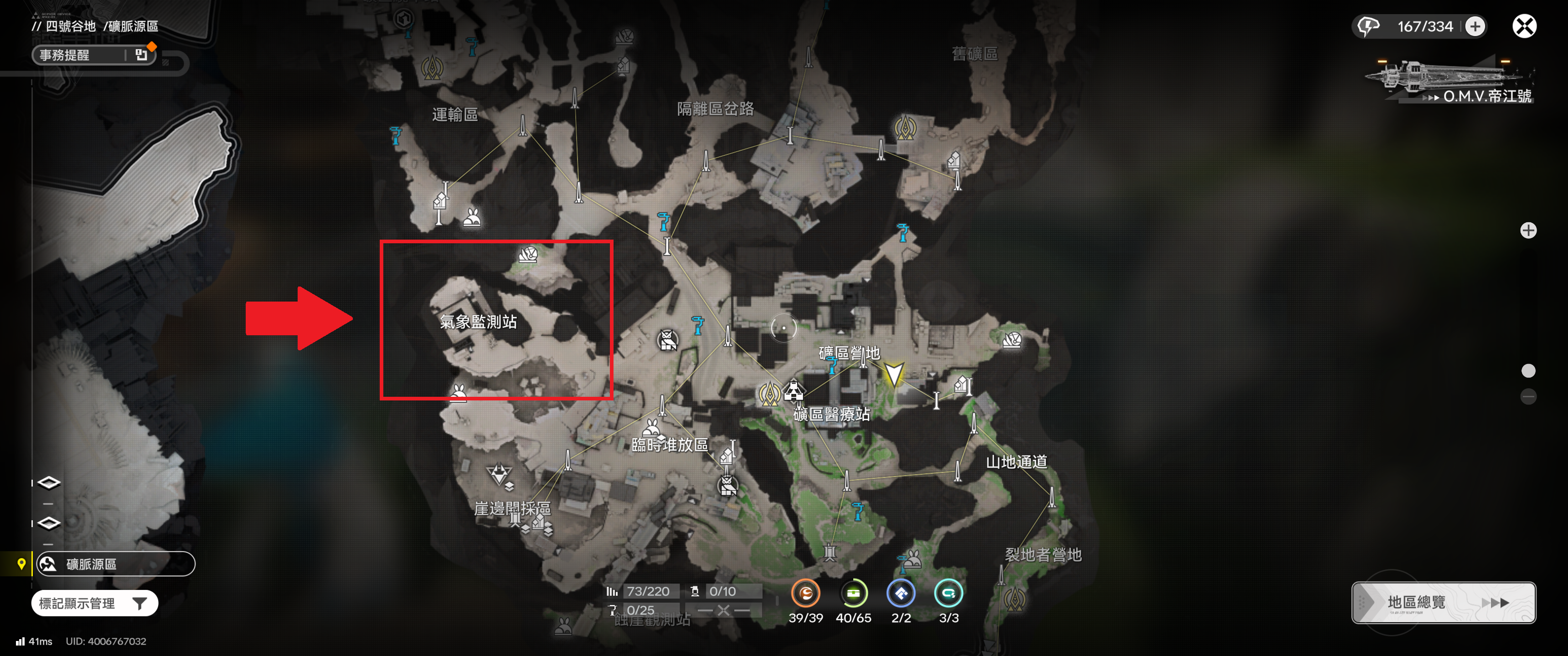Image resolution: width=1568 pixels, height=656 pixels.
Task: Zoom in the map with plus
Action: (1528, 230)
